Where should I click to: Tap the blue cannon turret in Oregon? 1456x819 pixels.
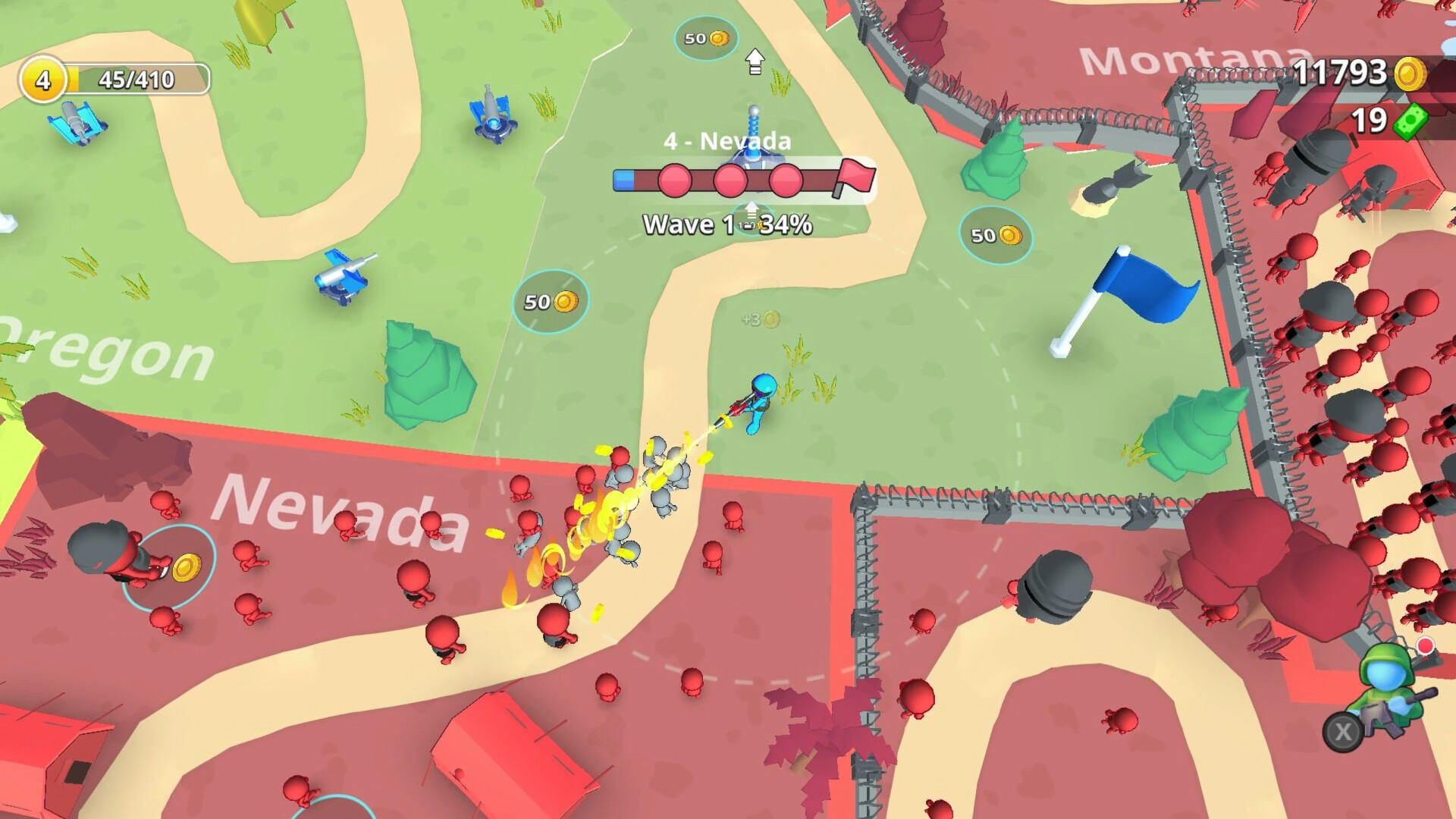pyautogui.click(x=344, y=280)
